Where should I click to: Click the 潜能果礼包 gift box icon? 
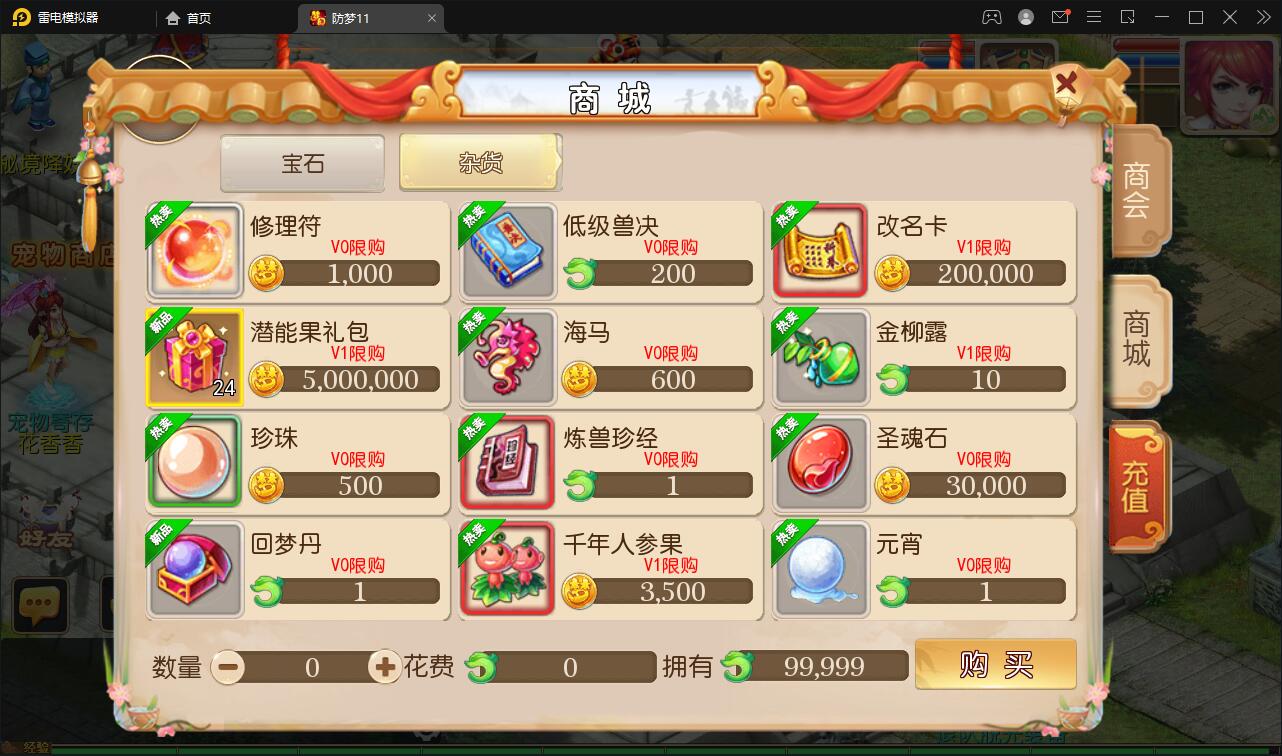[195, 357]
